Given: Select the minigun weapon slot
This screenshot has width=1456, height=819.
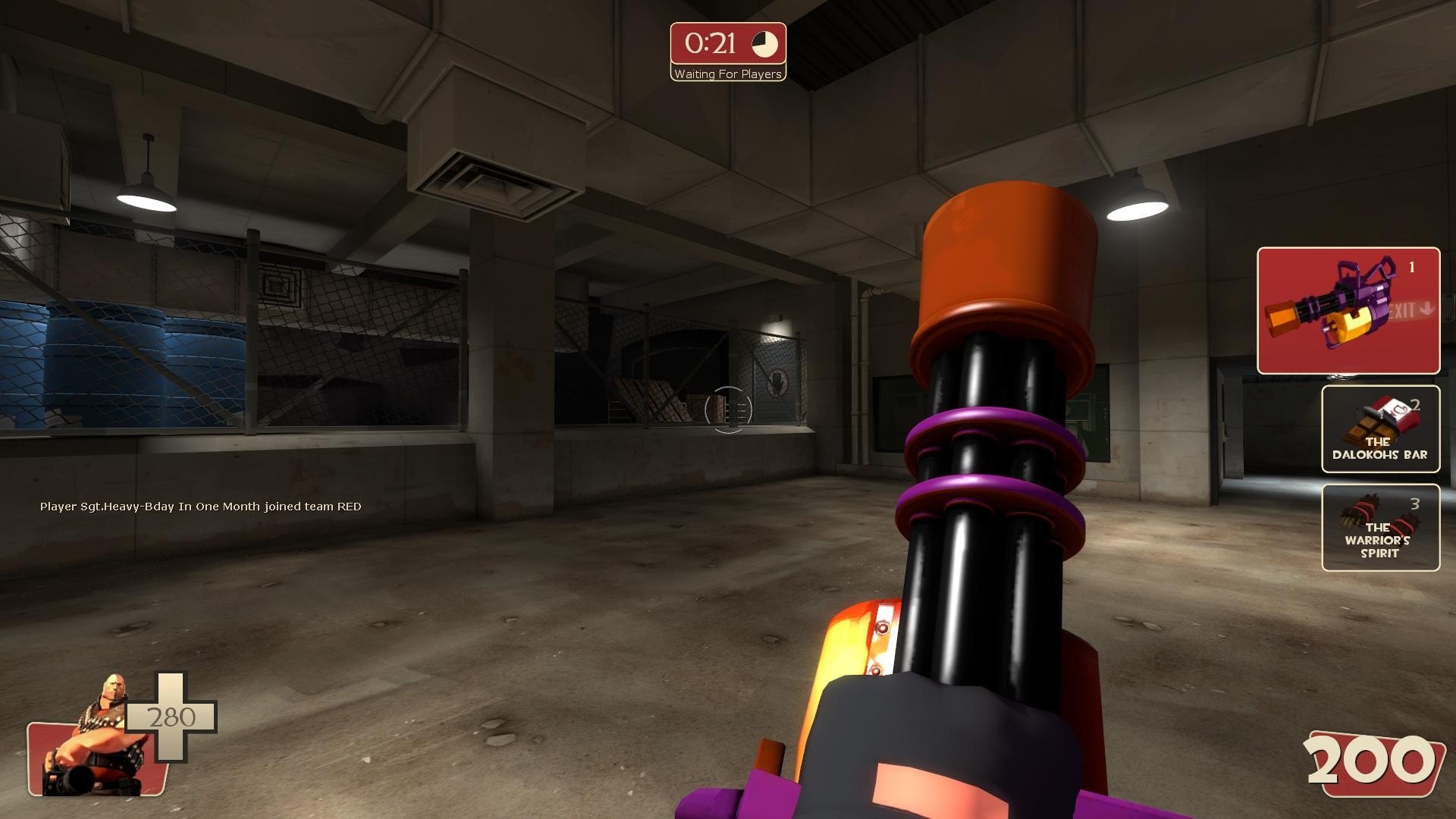Looking at the screenshot, I should coord(1348,311).
